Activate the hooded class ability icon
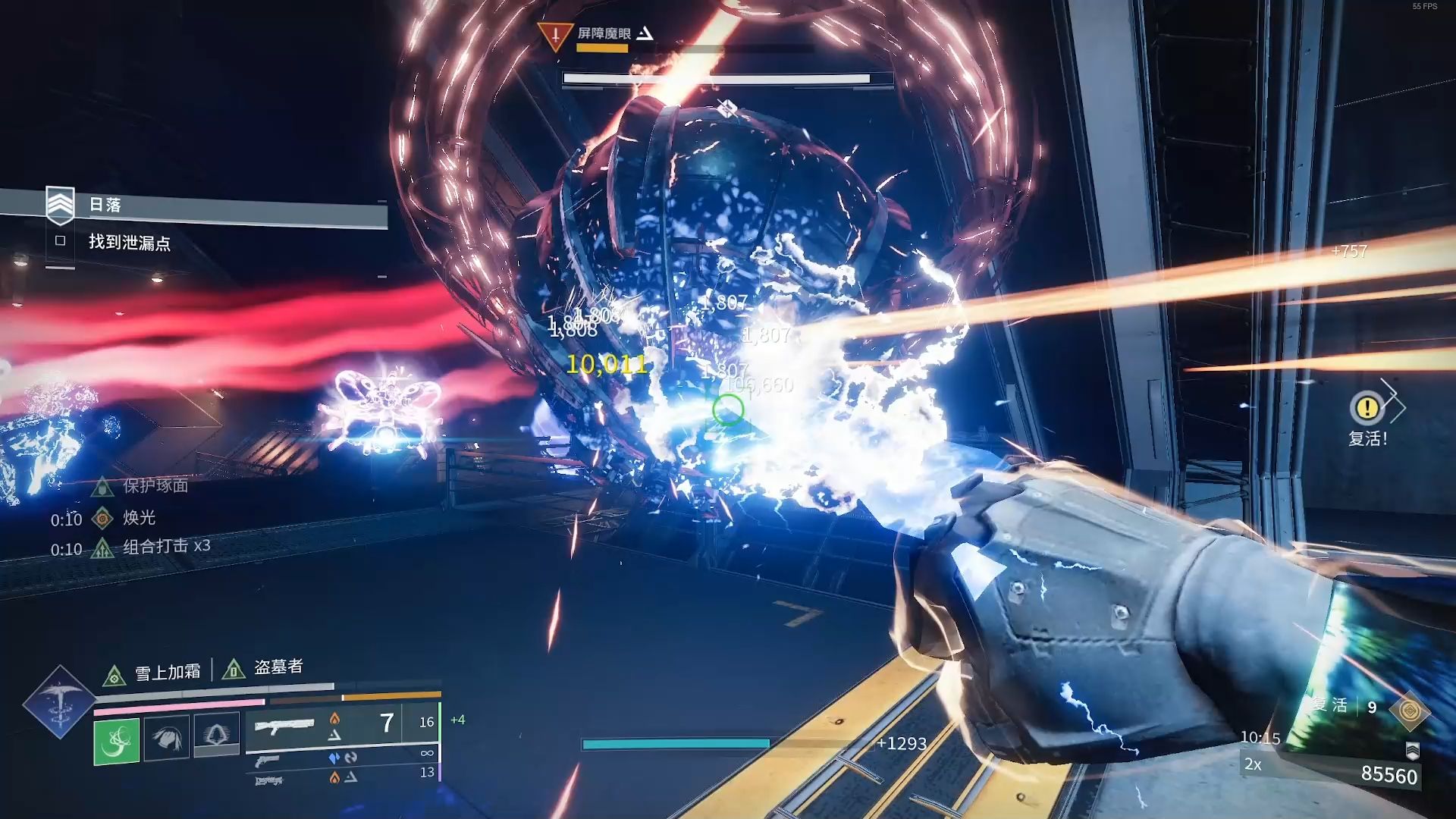This screenshot has height=819, width=1456. 216,735
